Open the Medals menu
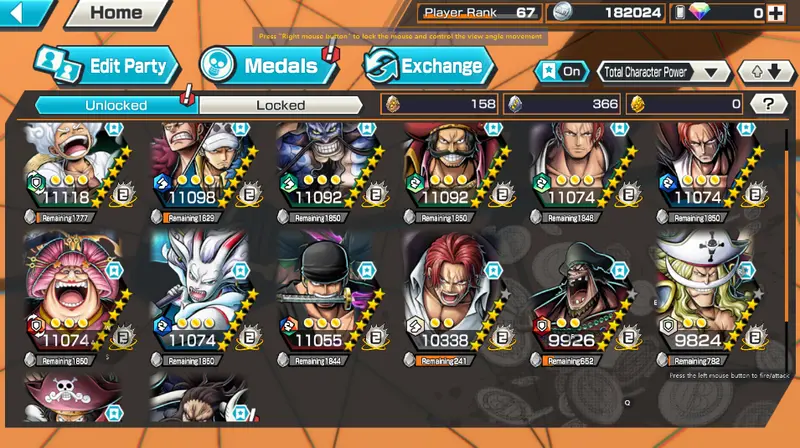The image size is (800, 448). tap(260, 67)
